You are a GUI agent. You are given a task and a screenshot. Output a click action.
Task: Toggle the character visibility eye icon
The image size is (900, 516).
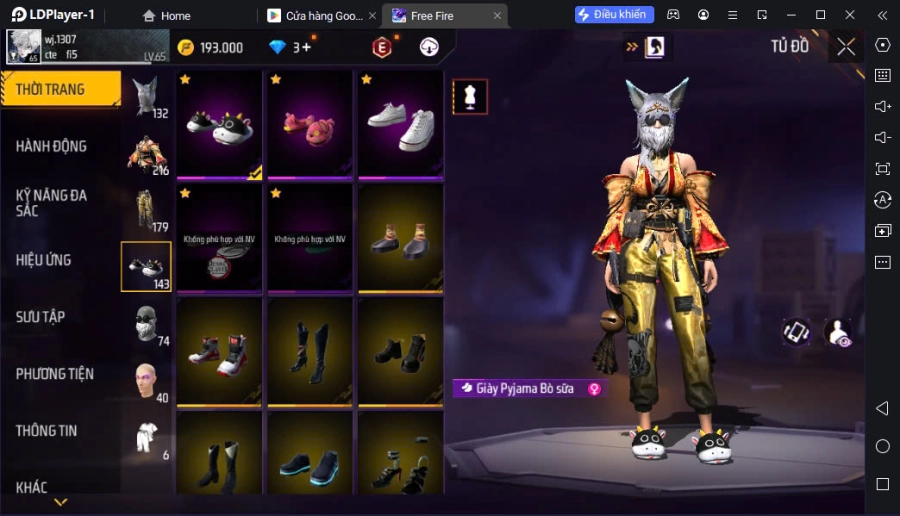pos(838,333)
